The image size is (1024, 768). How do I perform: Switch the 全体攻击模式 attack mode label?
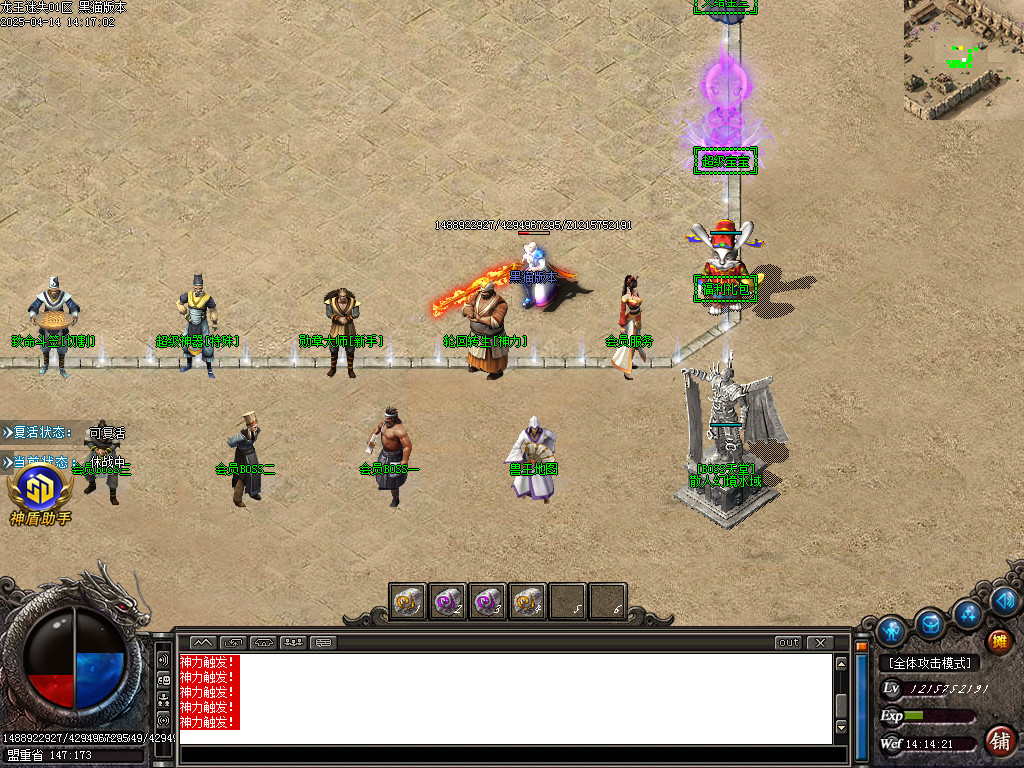[x=929, y=663]
